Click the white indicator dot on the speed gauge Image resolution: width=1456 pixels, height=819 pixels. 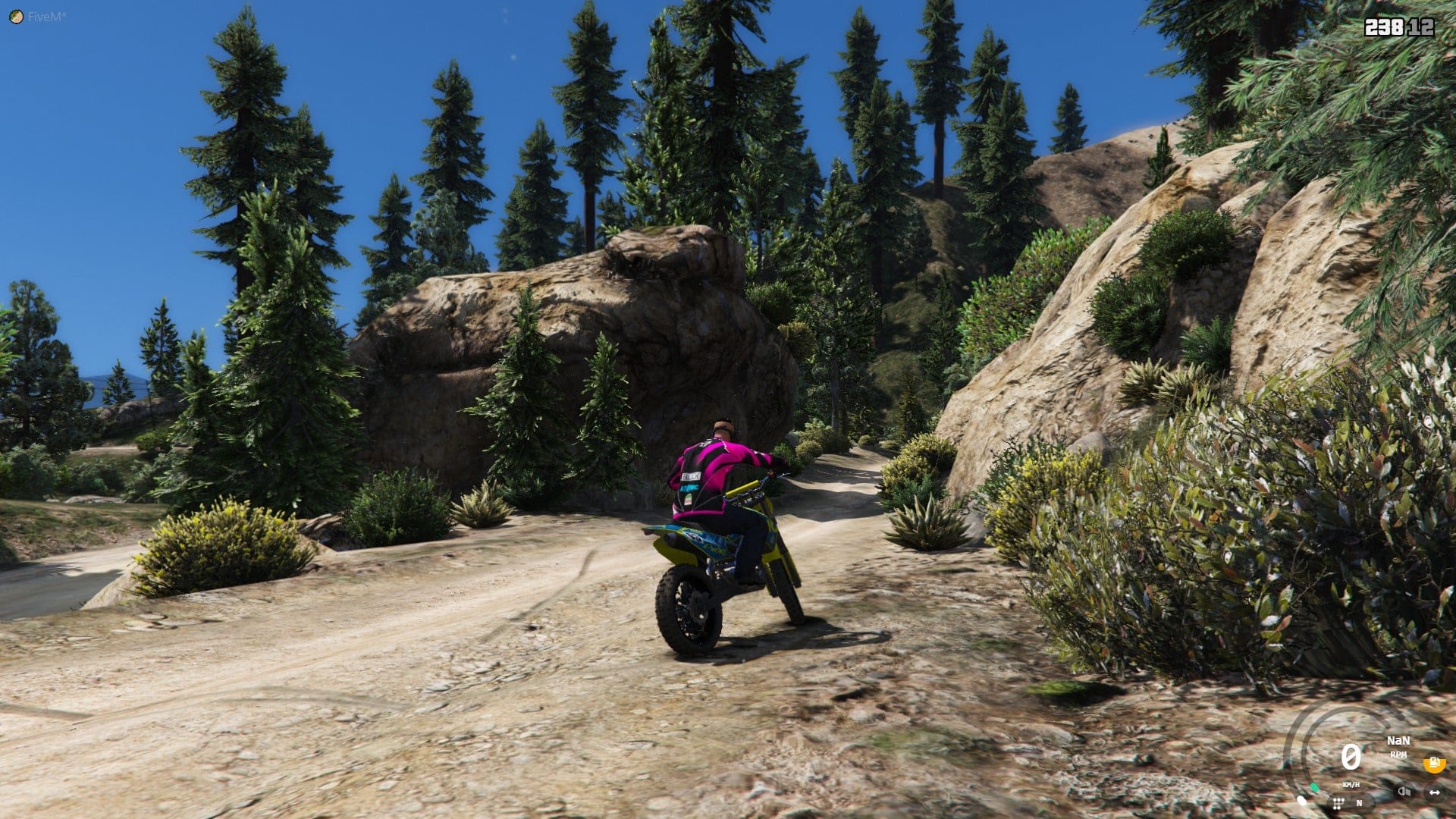[x=1303, y=800]
